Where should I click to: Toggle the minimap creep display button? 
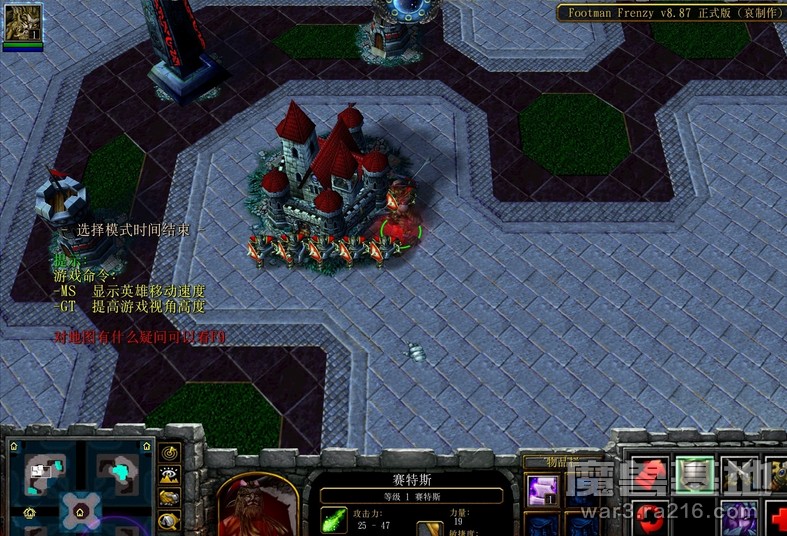pyautogui.click(x=170, y=520)
